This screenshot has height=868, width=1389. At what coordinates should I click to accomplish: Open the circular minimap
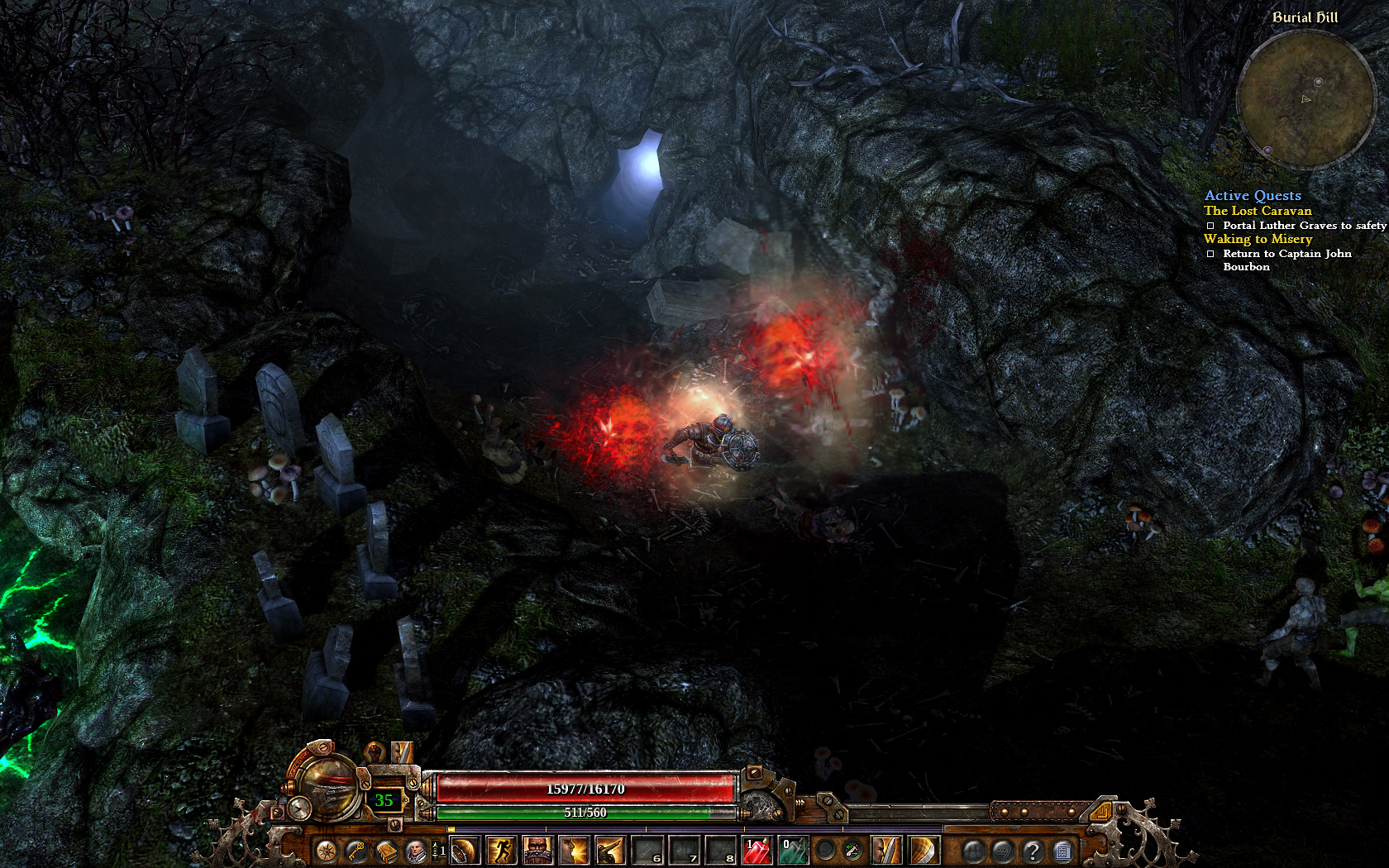point(1305,99)
